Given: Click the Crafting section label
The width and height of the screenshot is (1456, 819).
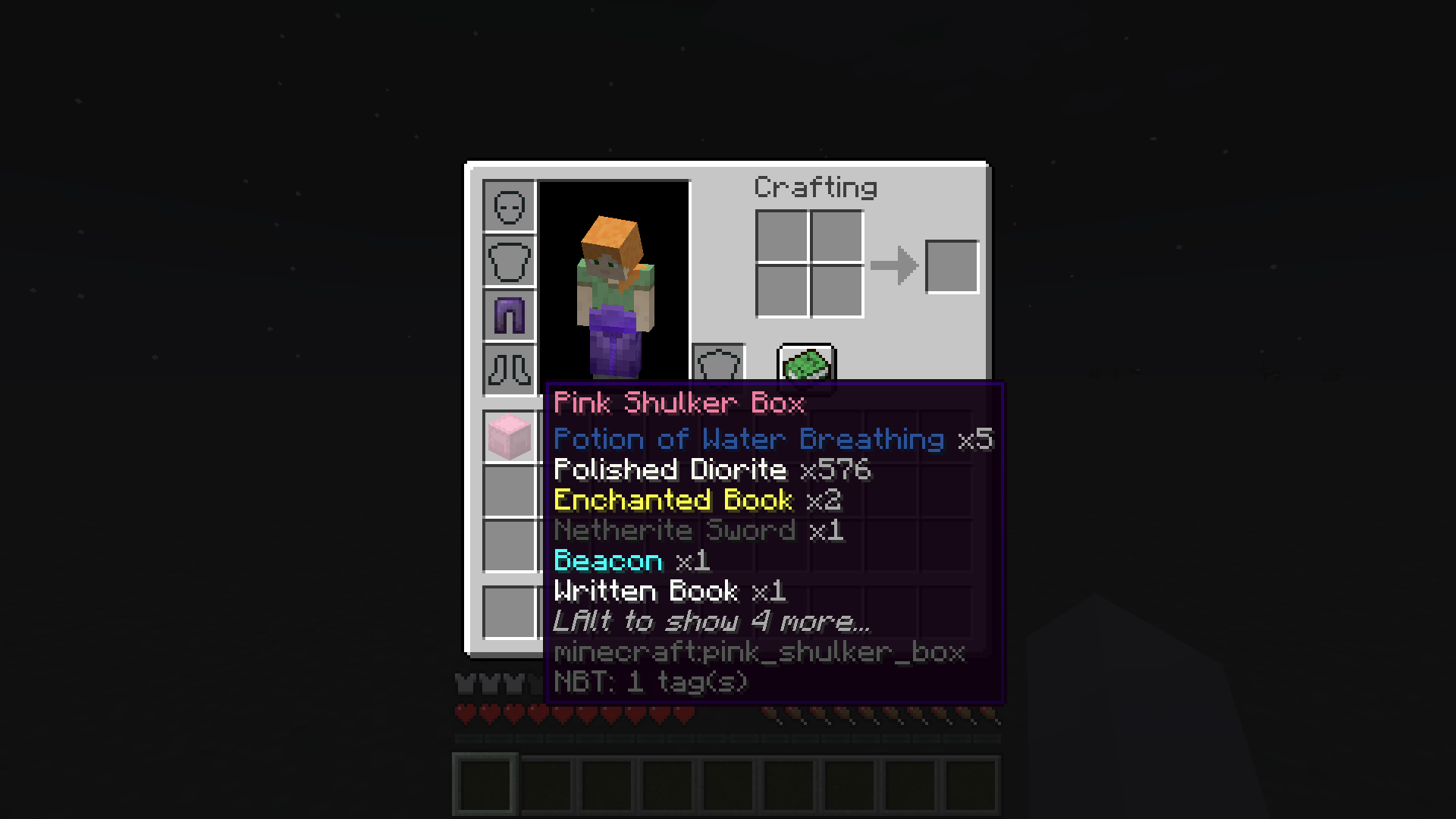Looking at the screenshot, I should point(814,187).
